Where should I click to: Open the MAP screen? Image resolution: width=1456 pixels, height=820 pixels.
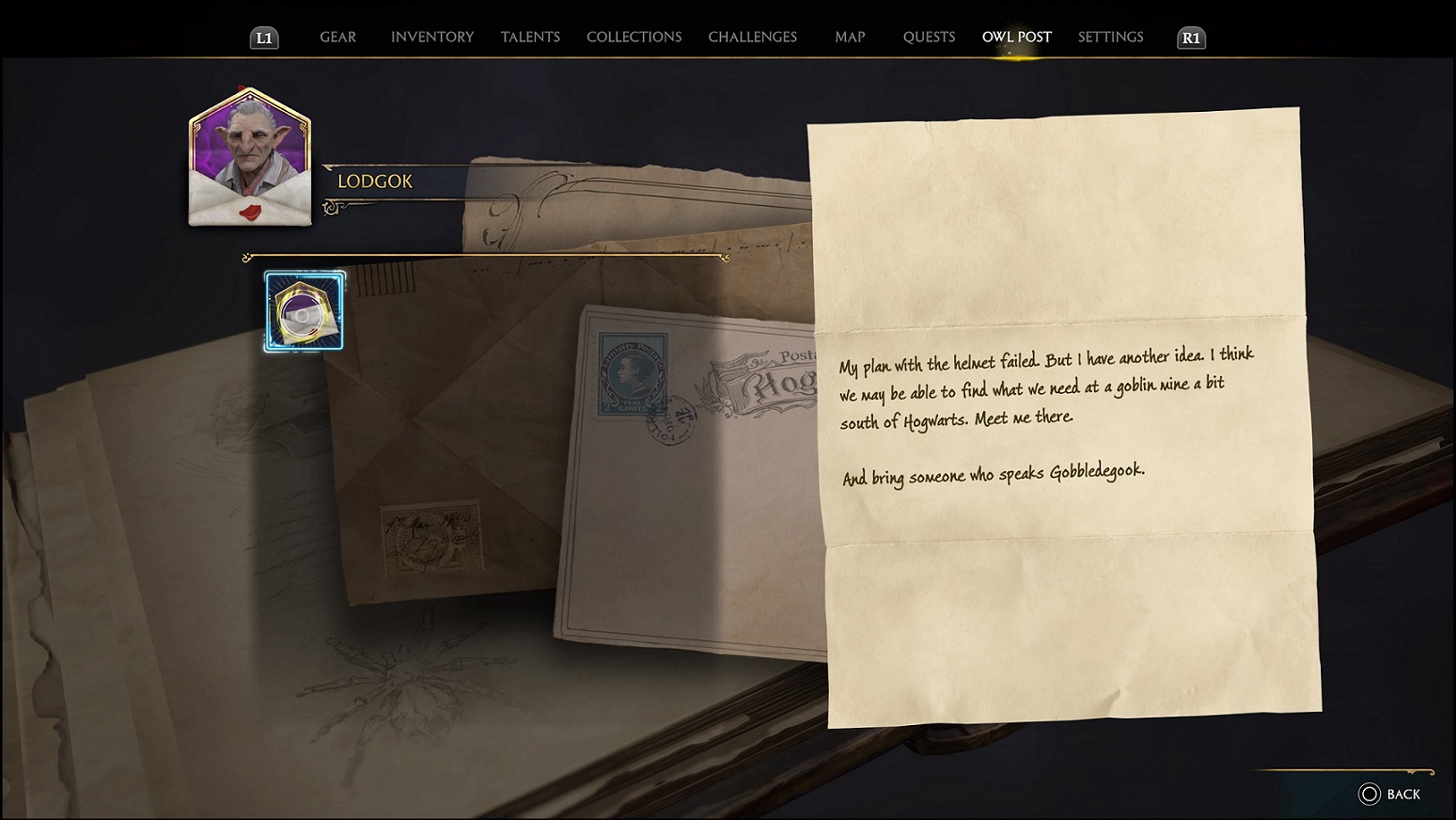point(849,37)
